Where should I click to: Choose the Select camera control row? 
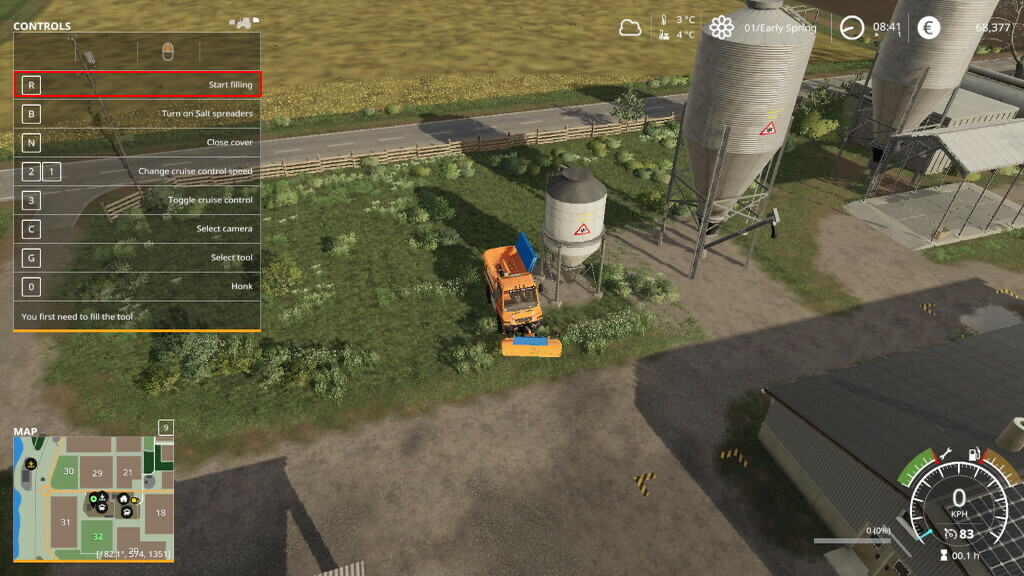coord(137,229)
